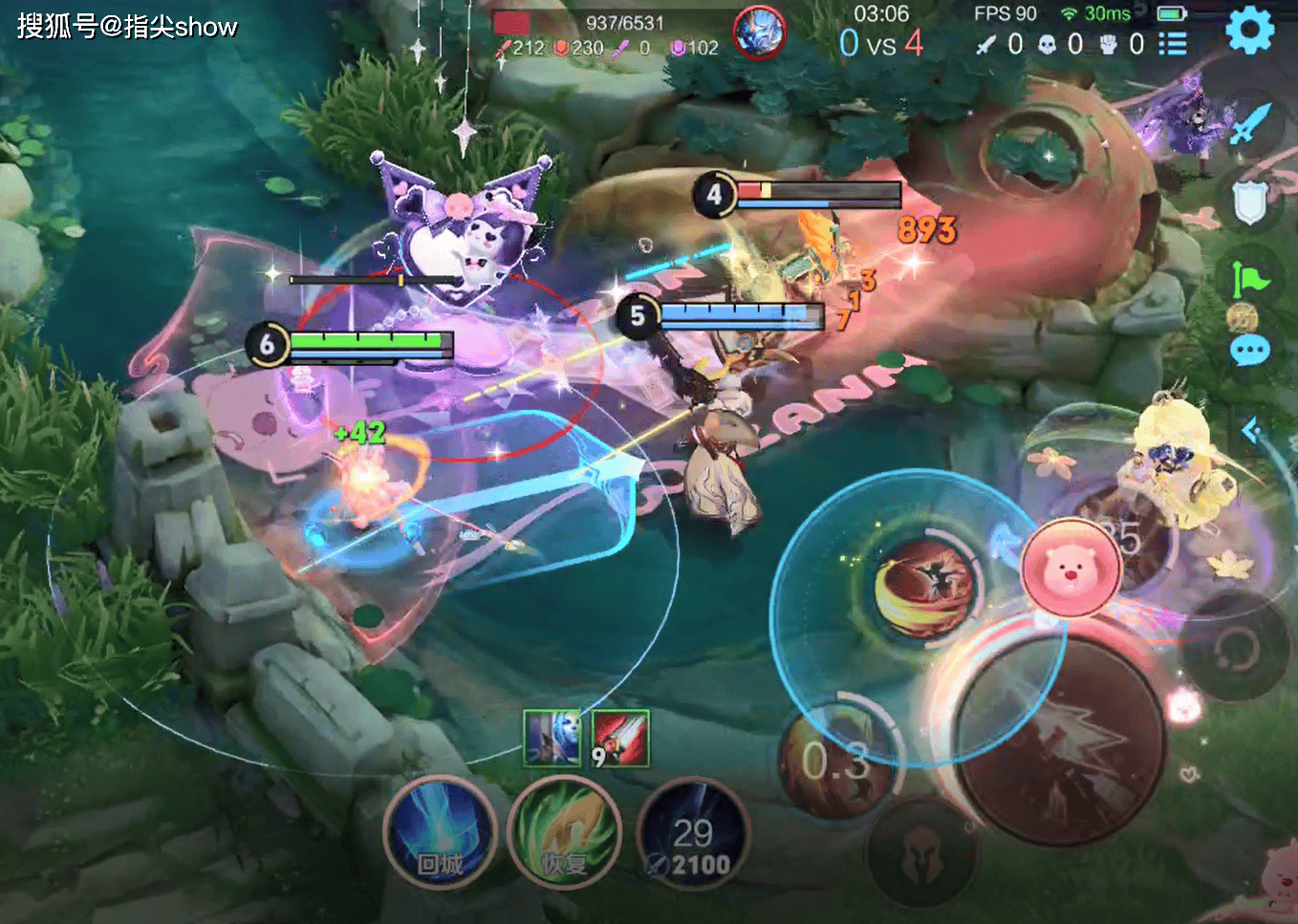The image size is (1298, 924).
Task: Send the green flag gather signal
Action: click(1249, 279)
